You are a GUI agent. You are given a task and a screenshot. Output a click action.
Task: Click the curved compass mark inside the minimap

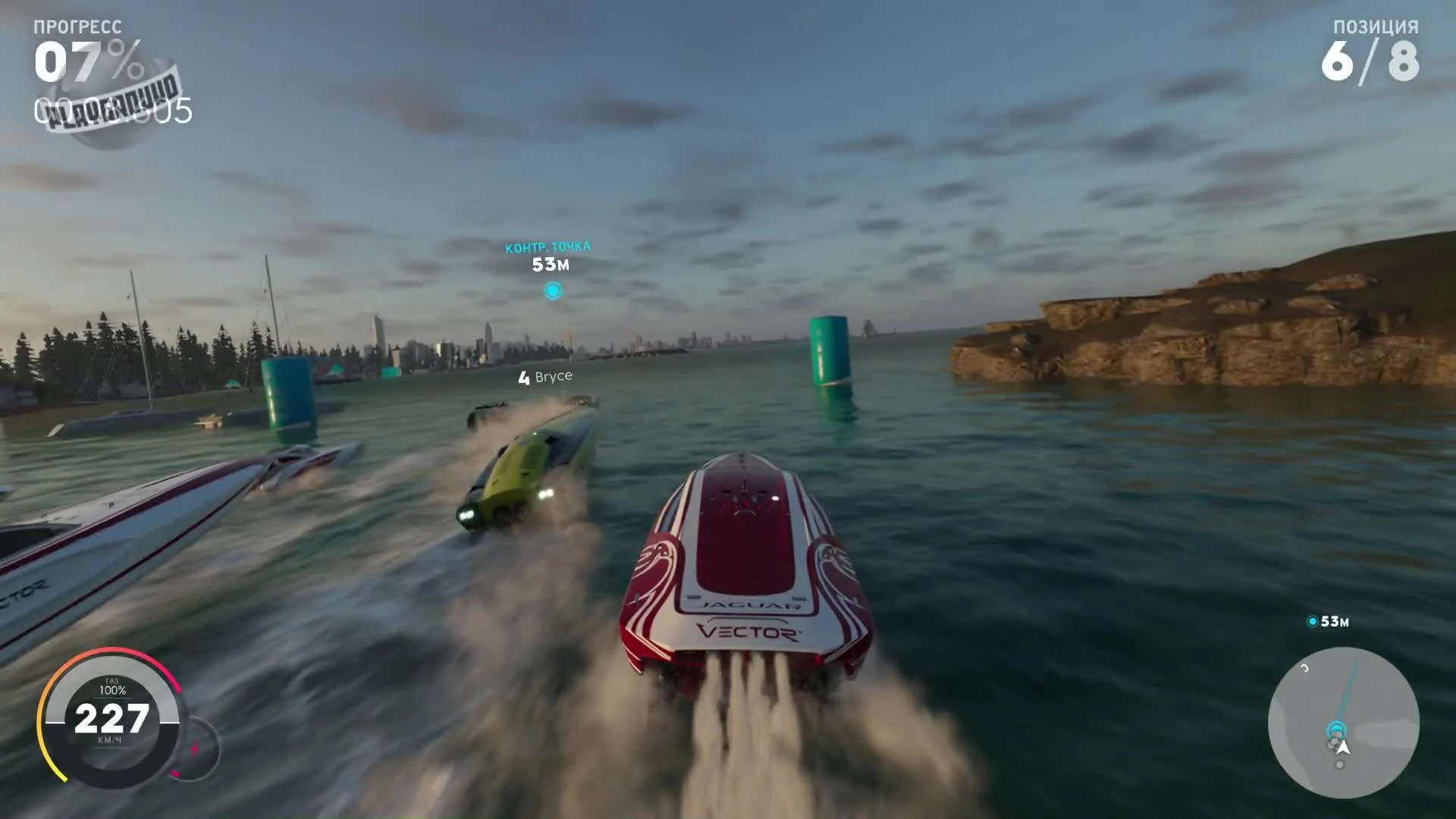point(1304,669)
